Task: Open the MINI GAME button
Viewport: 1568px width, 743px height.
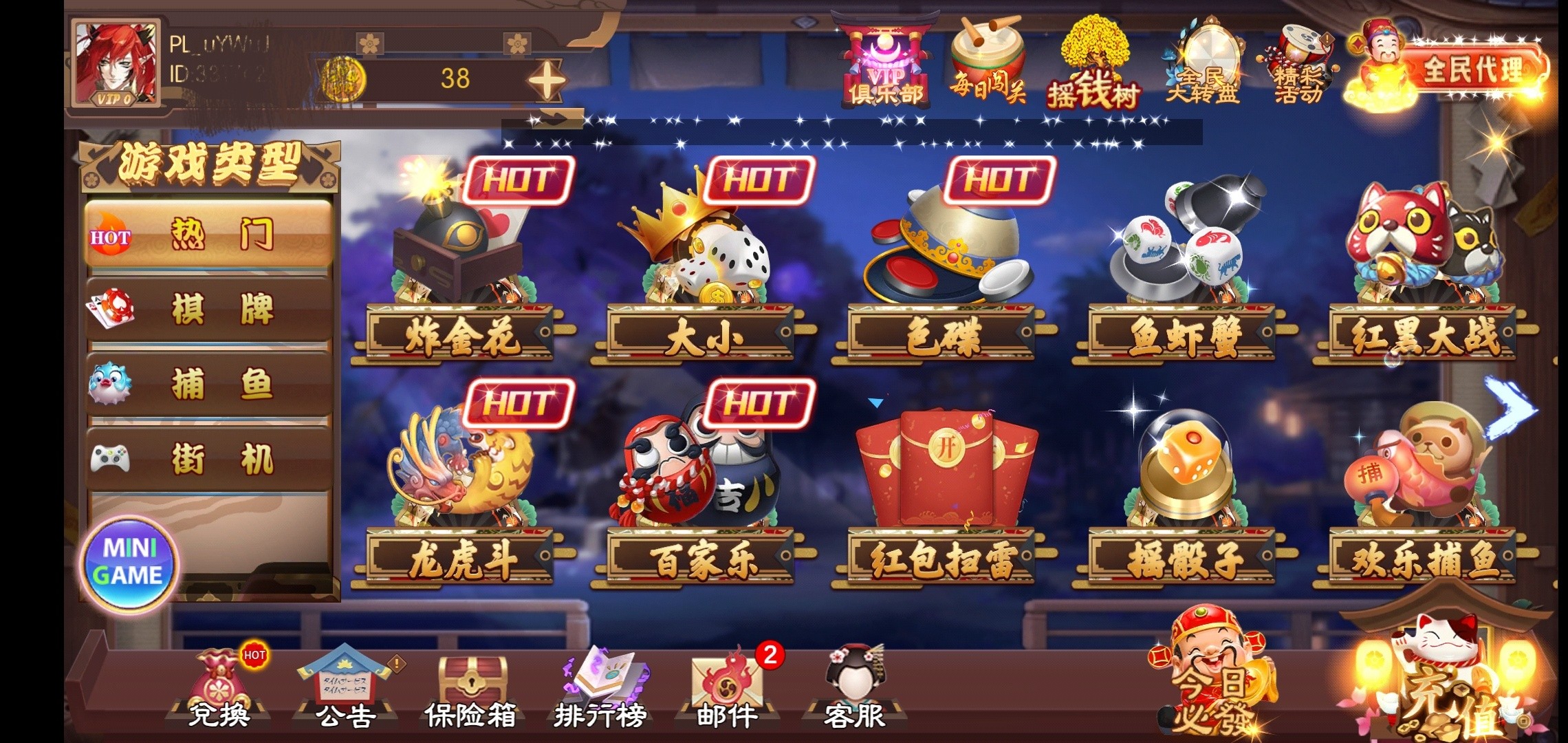Action: pyautogui.click(x=129, y=562)
